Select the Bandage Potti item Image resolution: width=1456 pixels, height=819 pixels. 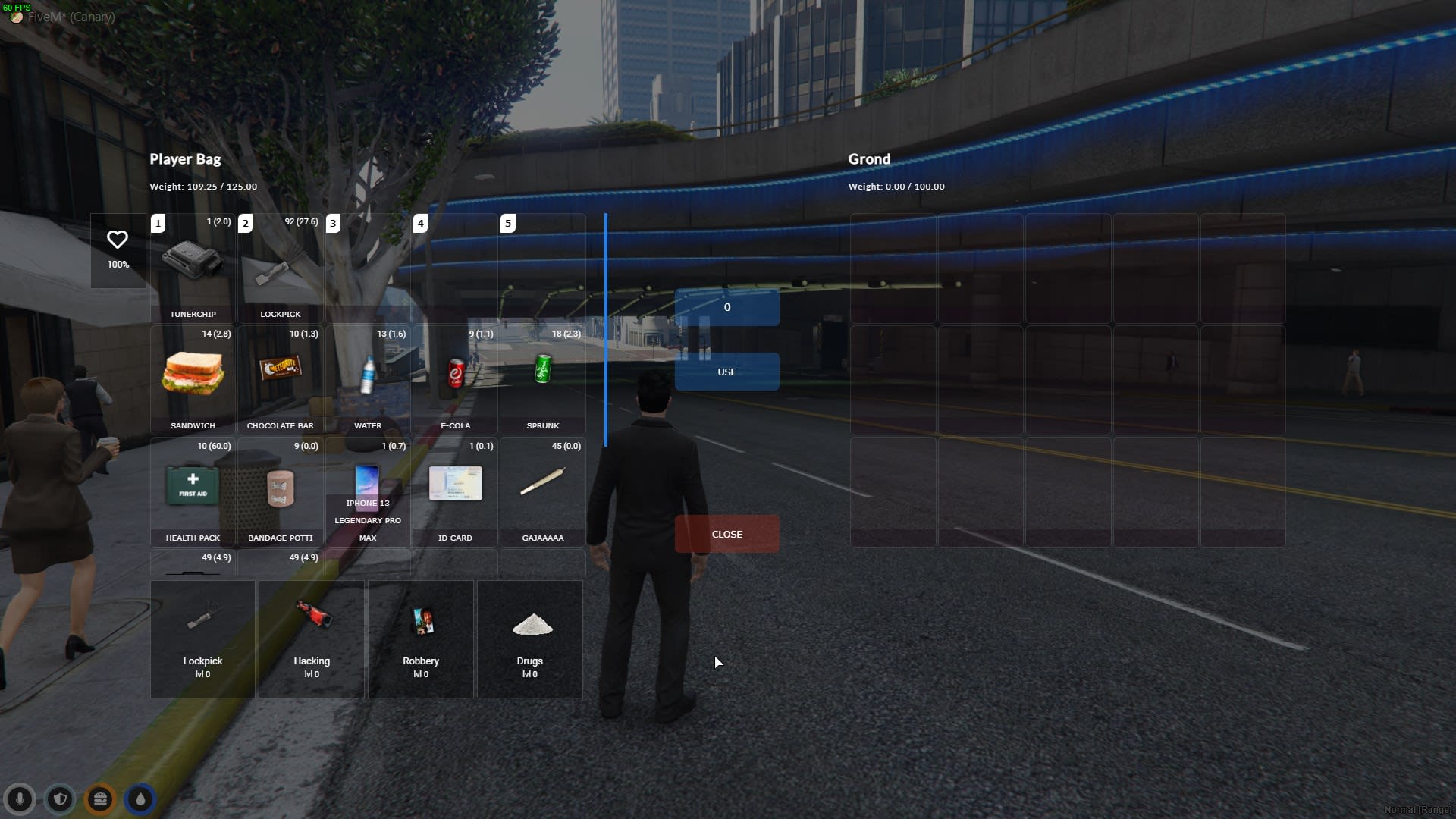tap(280, 491)
